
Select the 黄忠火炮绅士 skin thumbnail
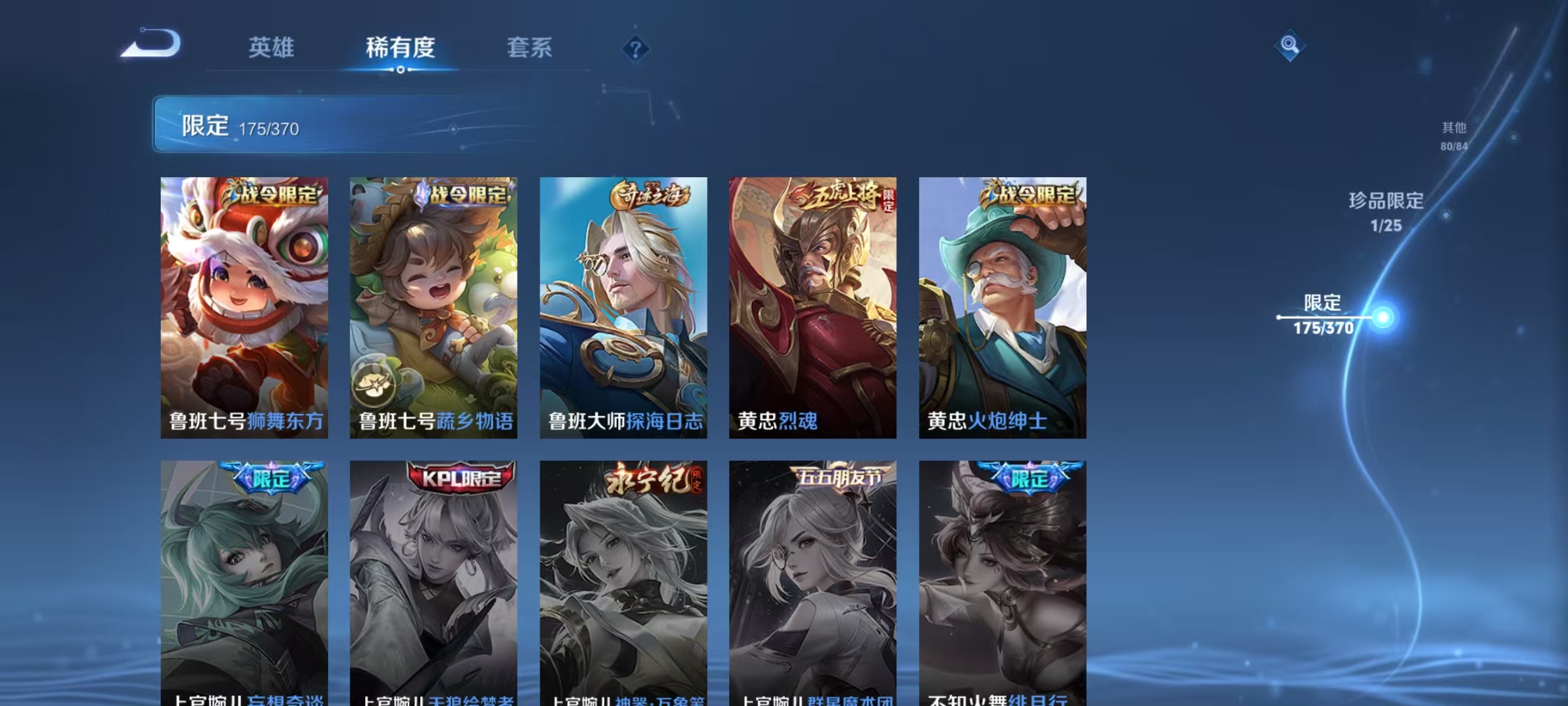click(x=1000, y=307)
